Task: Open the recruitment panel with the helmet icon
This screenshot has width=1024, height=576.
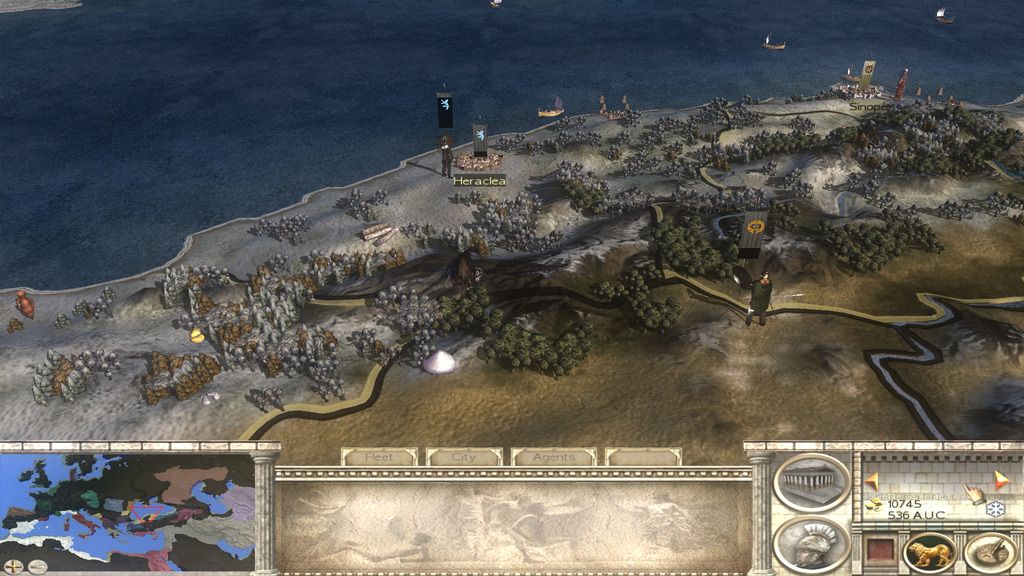Action: pos(811,541)
